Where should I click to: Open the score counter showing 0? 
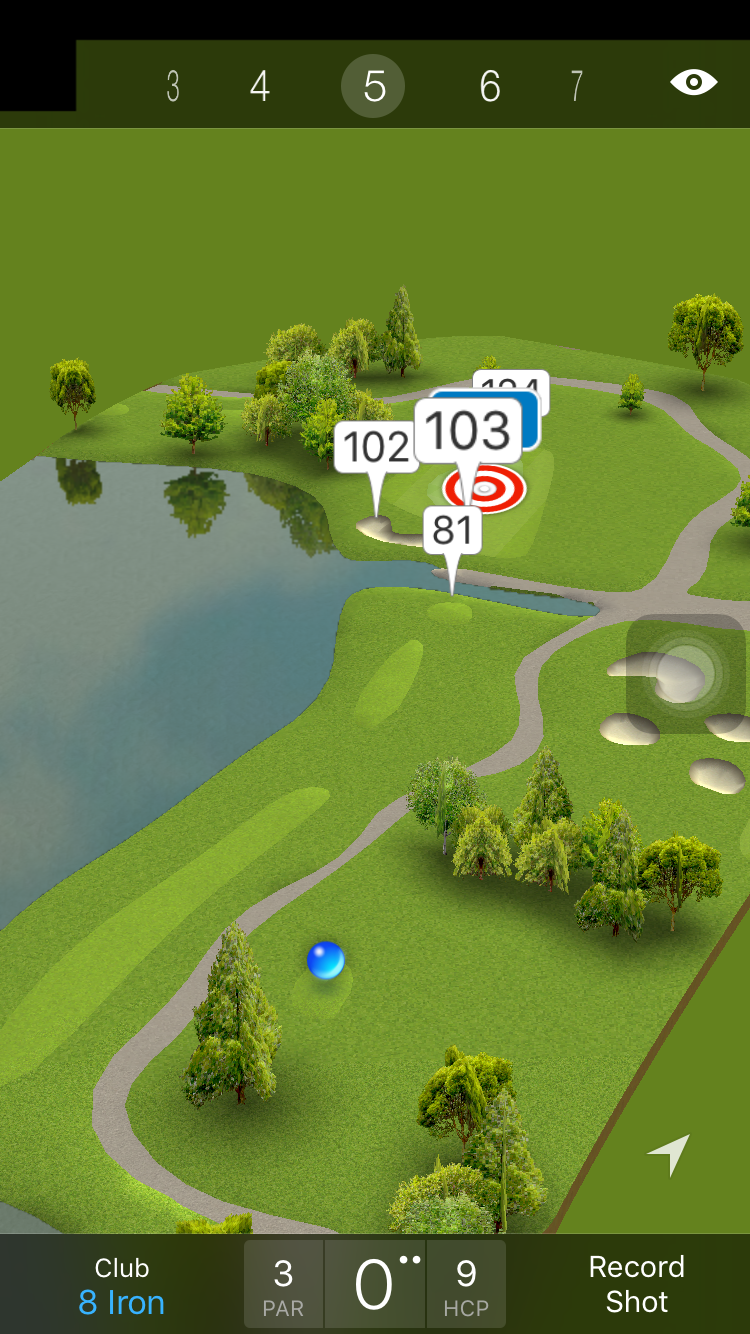pos(375,1285)
